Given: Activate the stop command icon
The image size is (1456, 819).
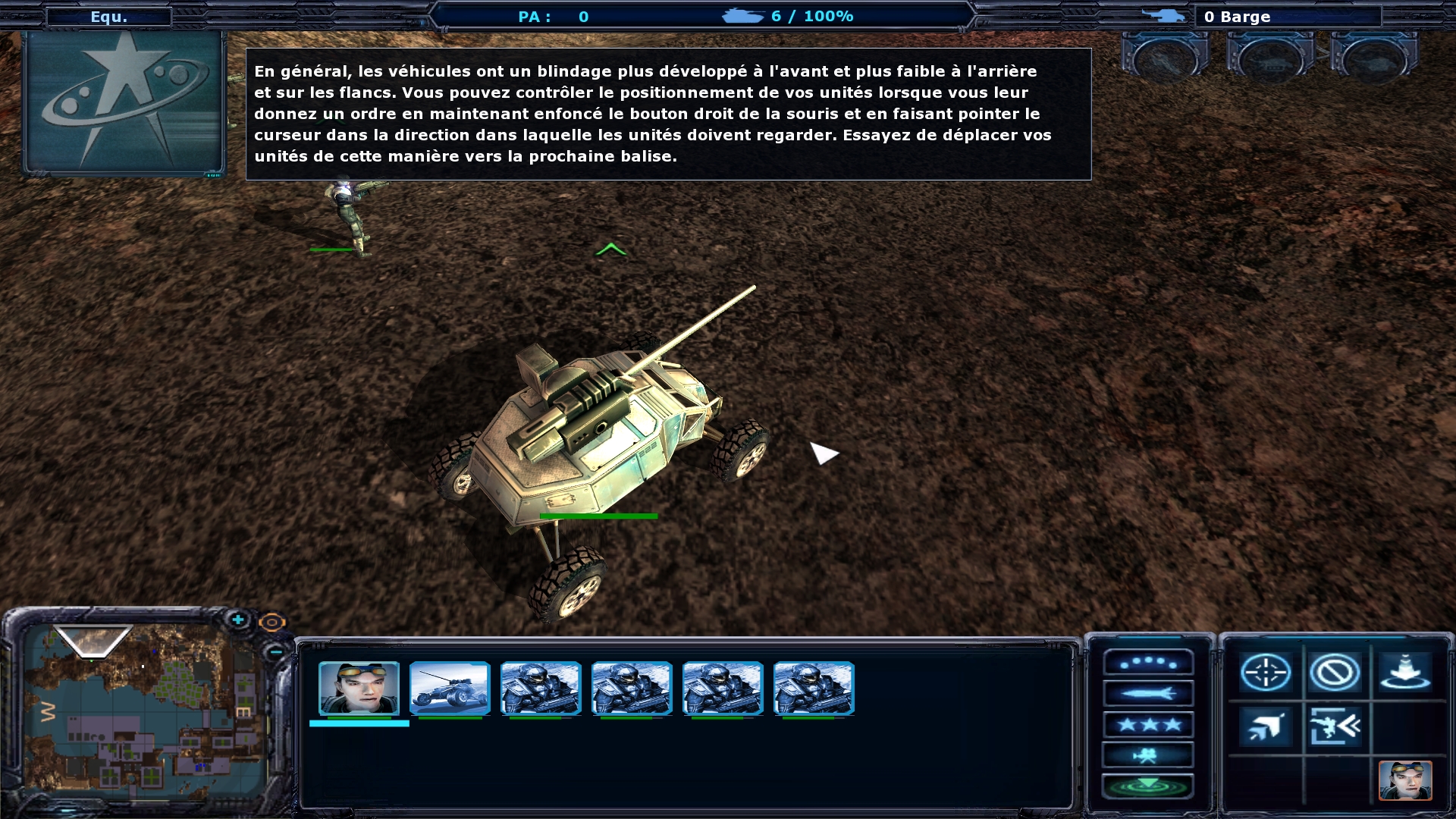Looking at the screenshot, I should [1334, 672].
